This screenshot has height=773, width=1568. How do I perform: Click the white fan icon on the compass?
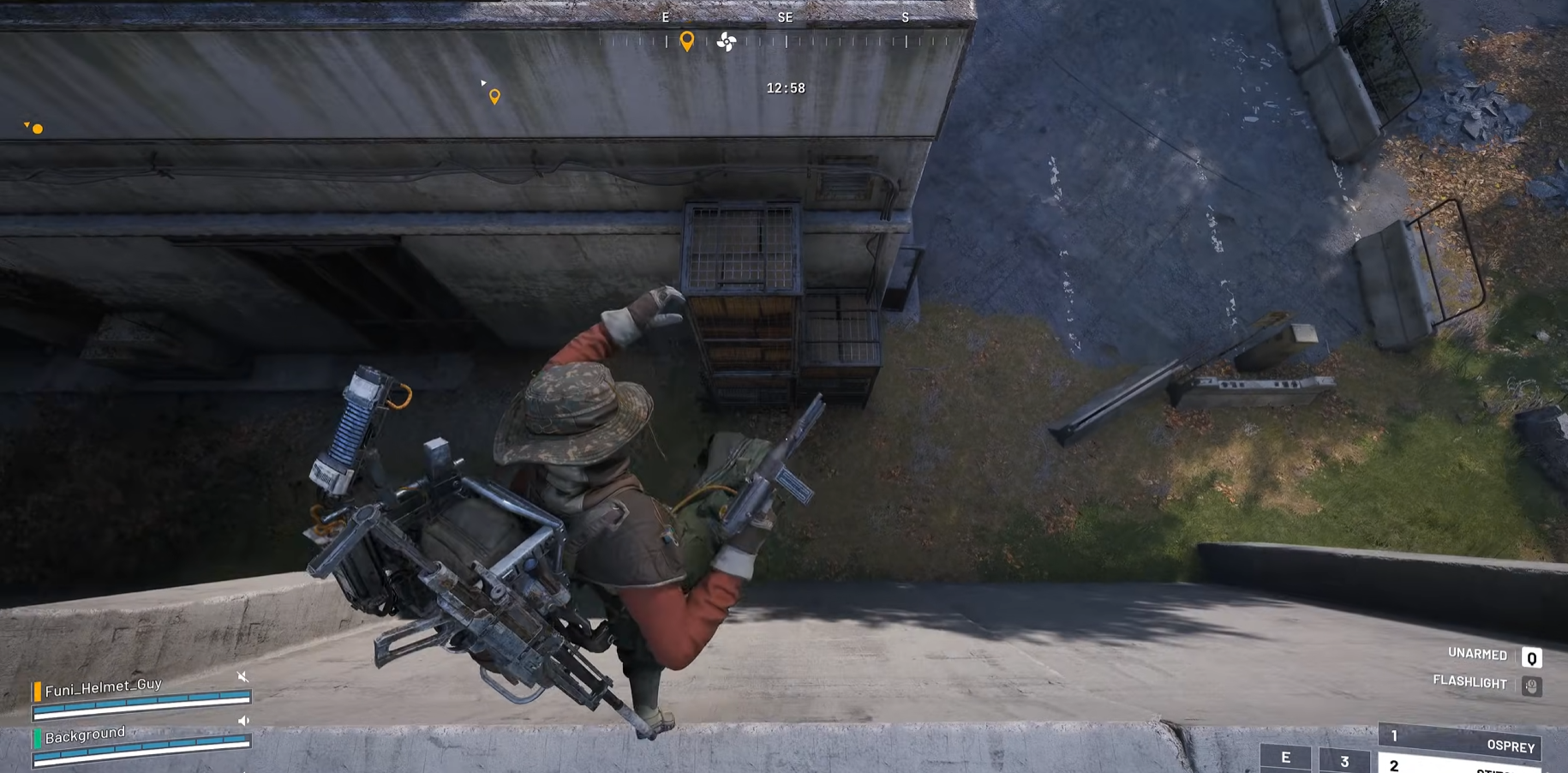726,41
